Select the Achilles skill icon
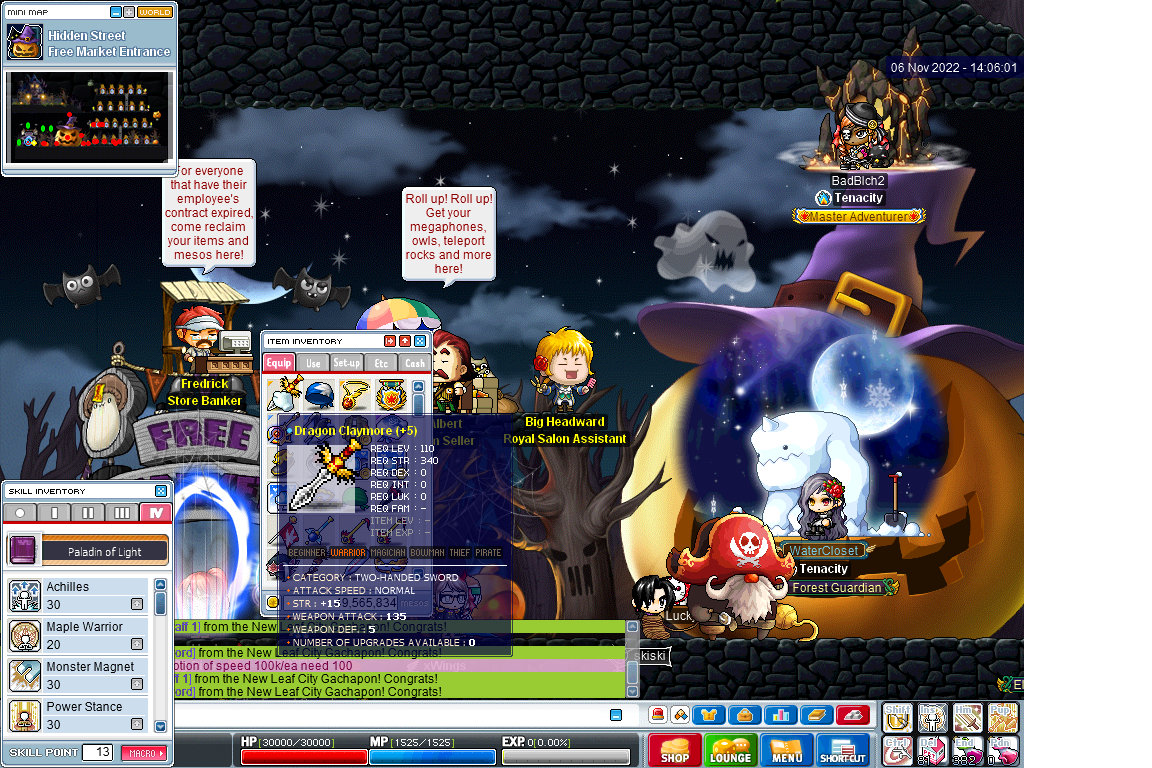 [x=25, y=595]
